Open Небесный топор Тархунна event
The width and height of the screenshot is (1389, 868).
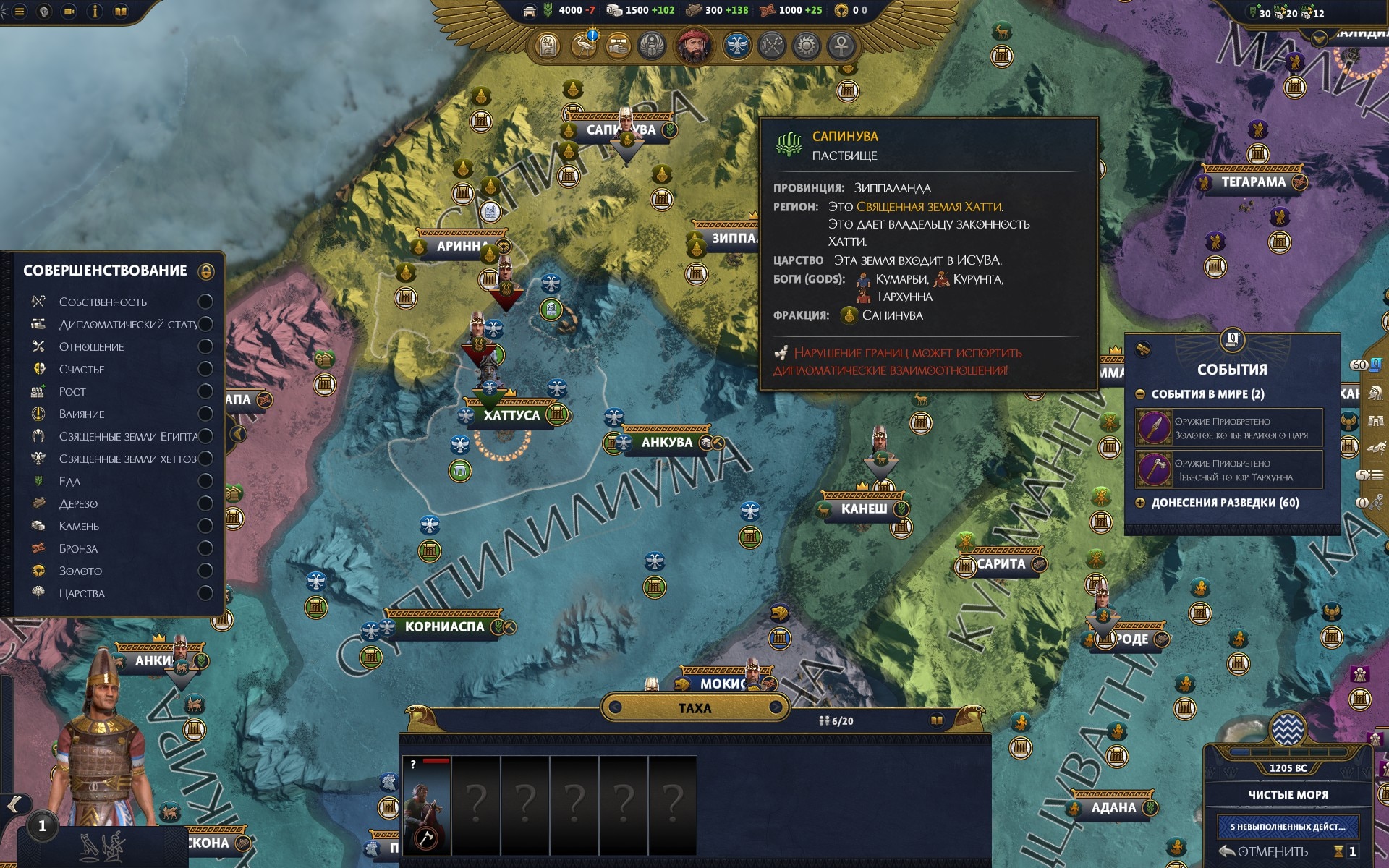tap(1228, 470)
